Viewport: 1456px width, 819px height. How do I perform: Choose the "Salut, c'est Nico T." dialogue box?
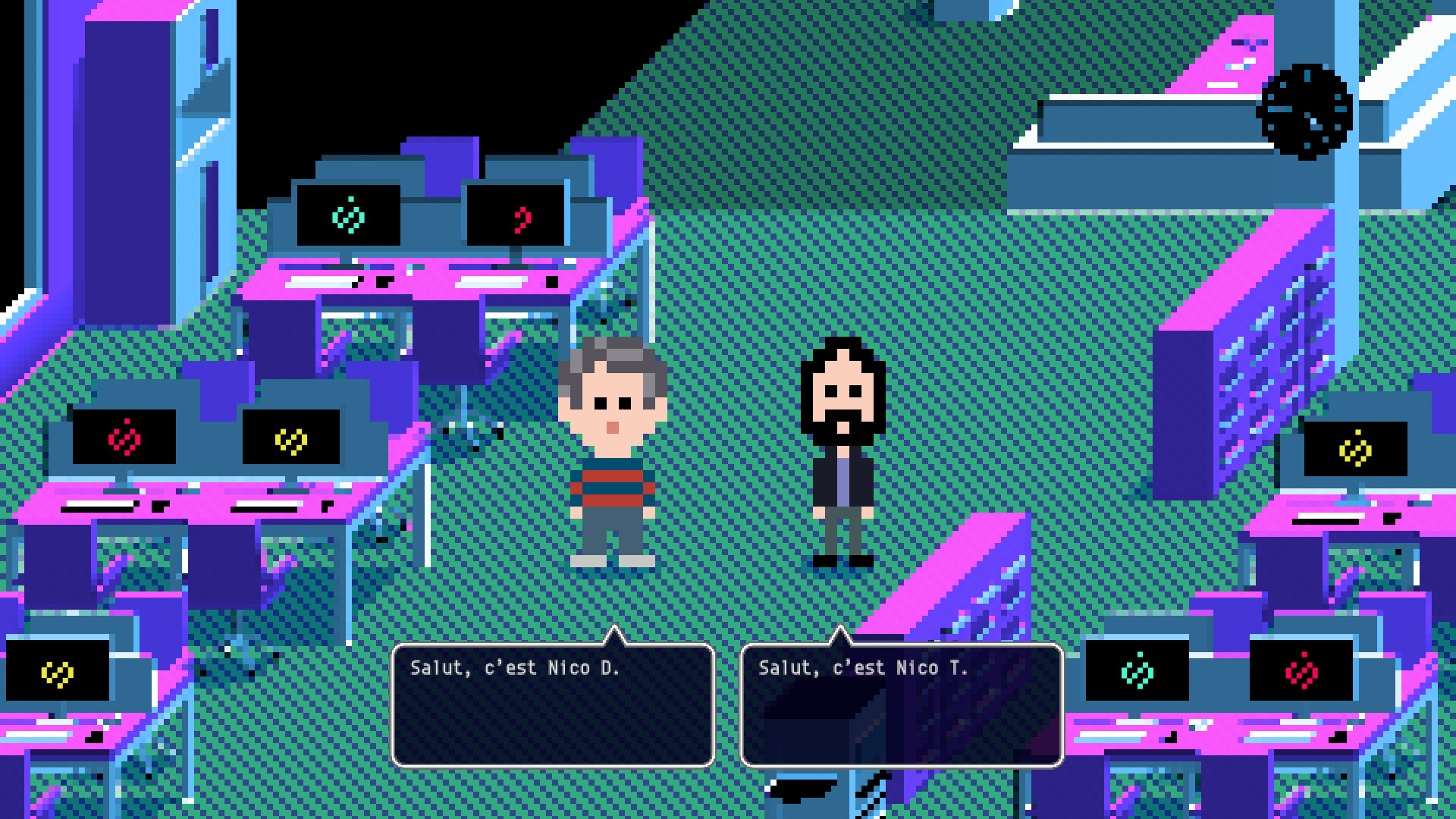coord(901,704)
